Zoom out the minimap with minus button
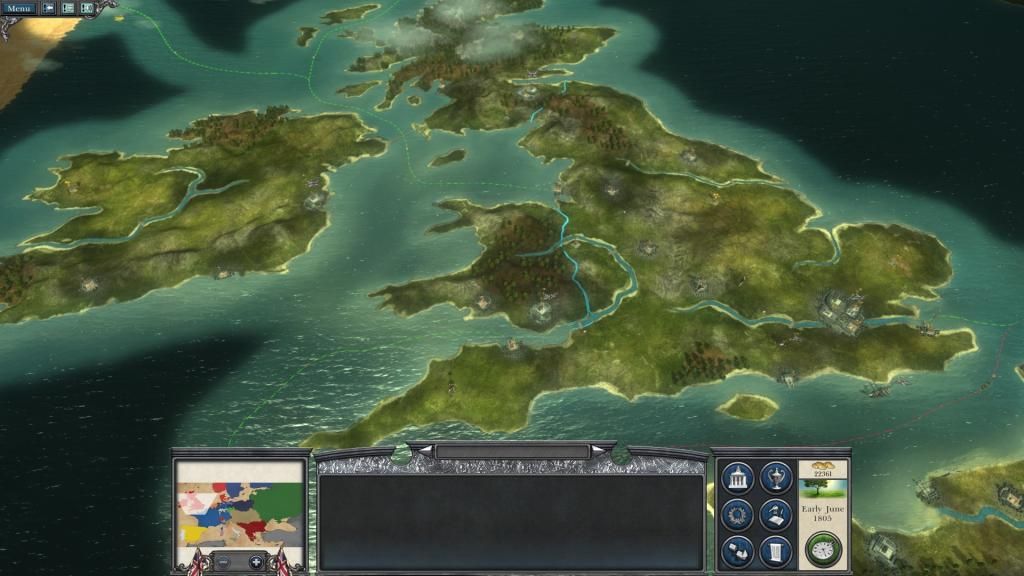1024x576 pixels. coord(223,562)
